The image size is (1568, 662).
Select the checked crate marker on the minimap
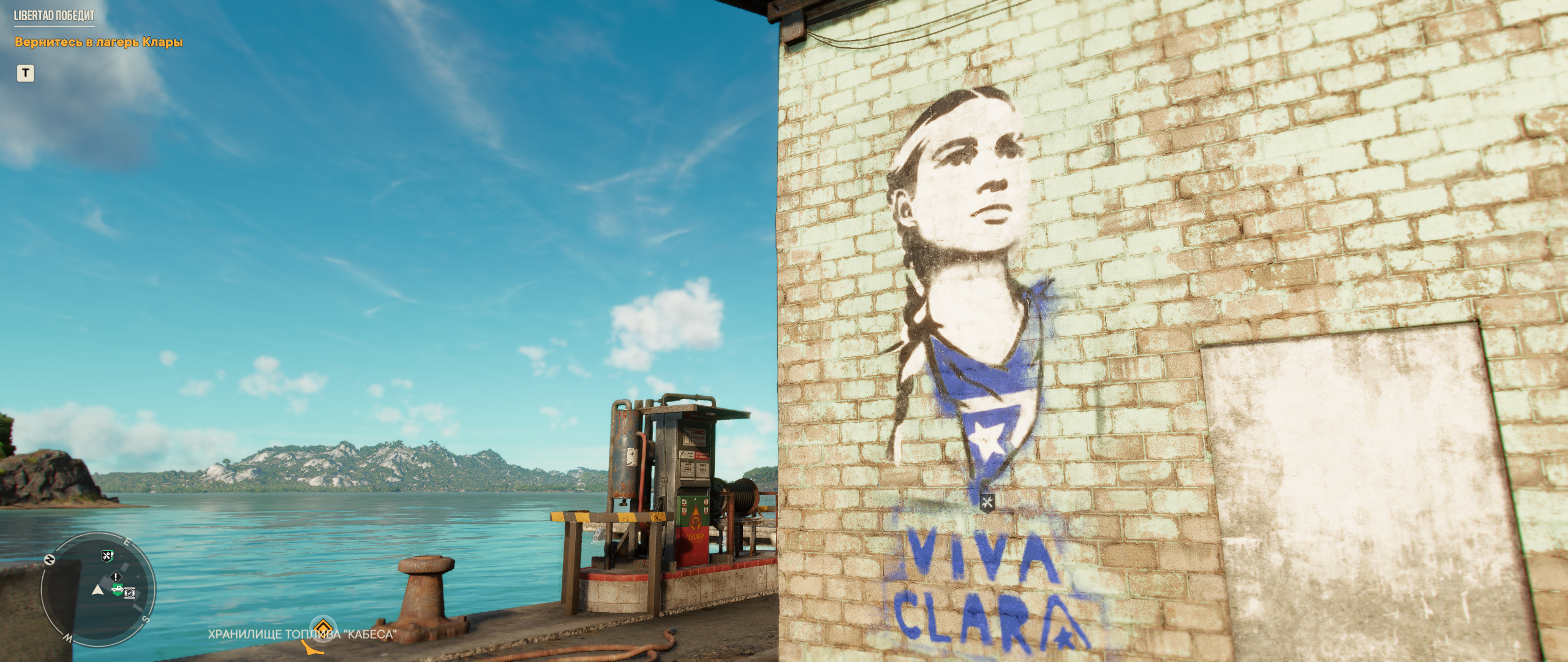(x=130, y=592)
